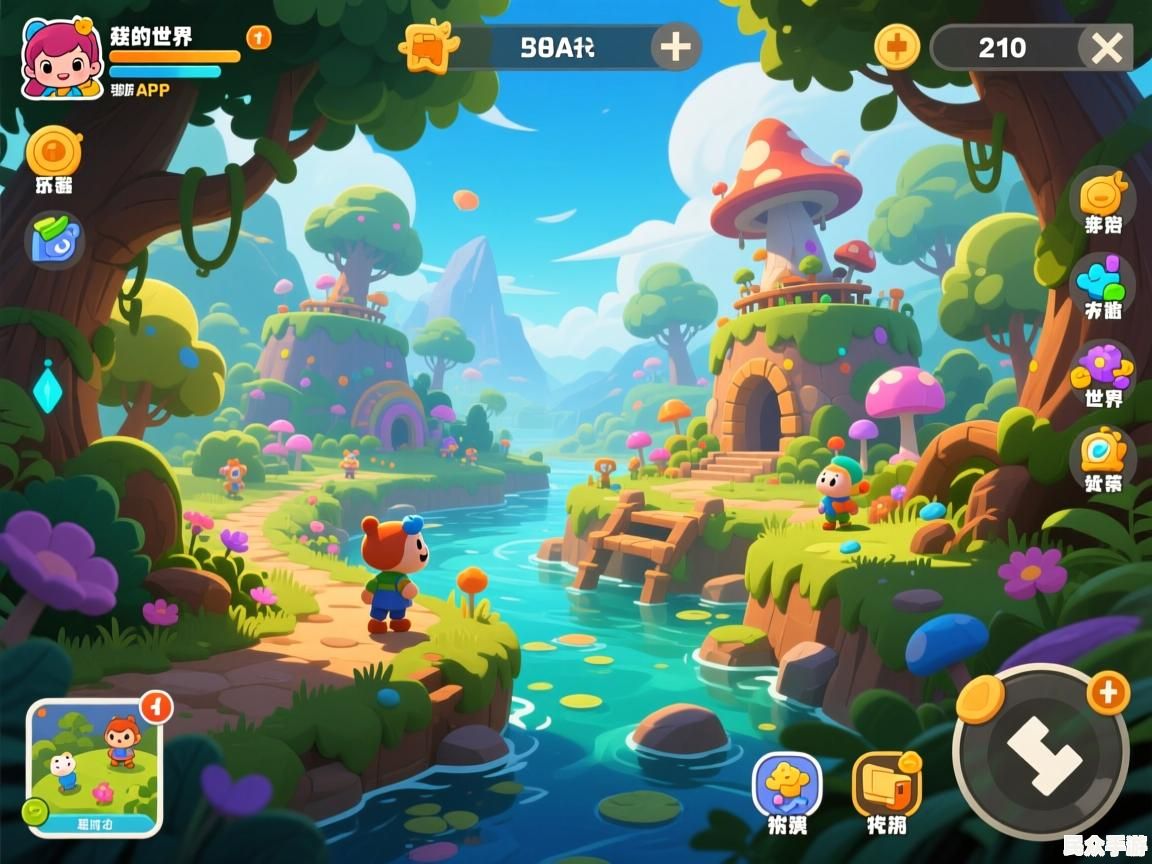The image size is (1152, 864).
Task: Open the pink-haired player avatar profile
Action: tap(61, 60)
